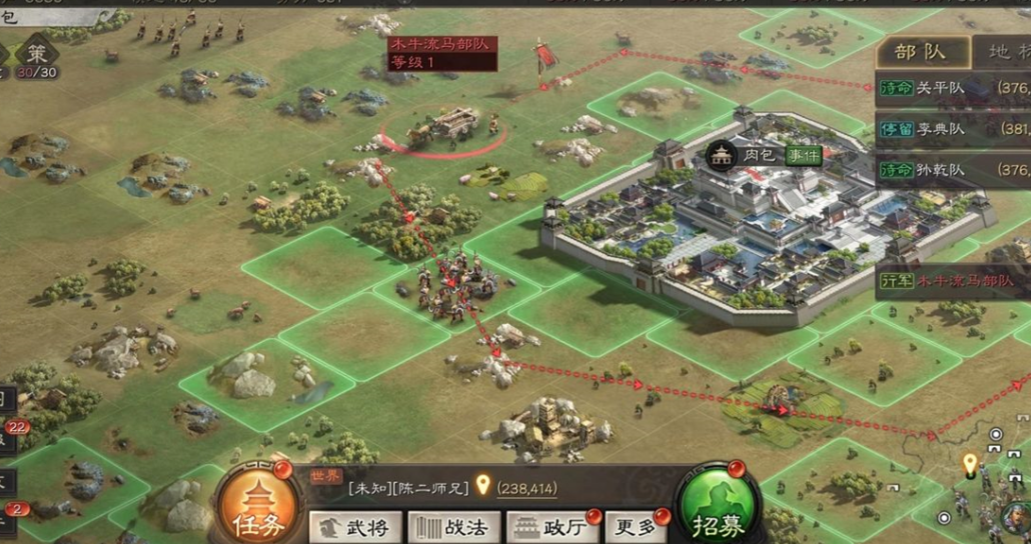Select the 李典队 troop row
Viewport: 1031px width, 544px height.
[x=952, y=129]
